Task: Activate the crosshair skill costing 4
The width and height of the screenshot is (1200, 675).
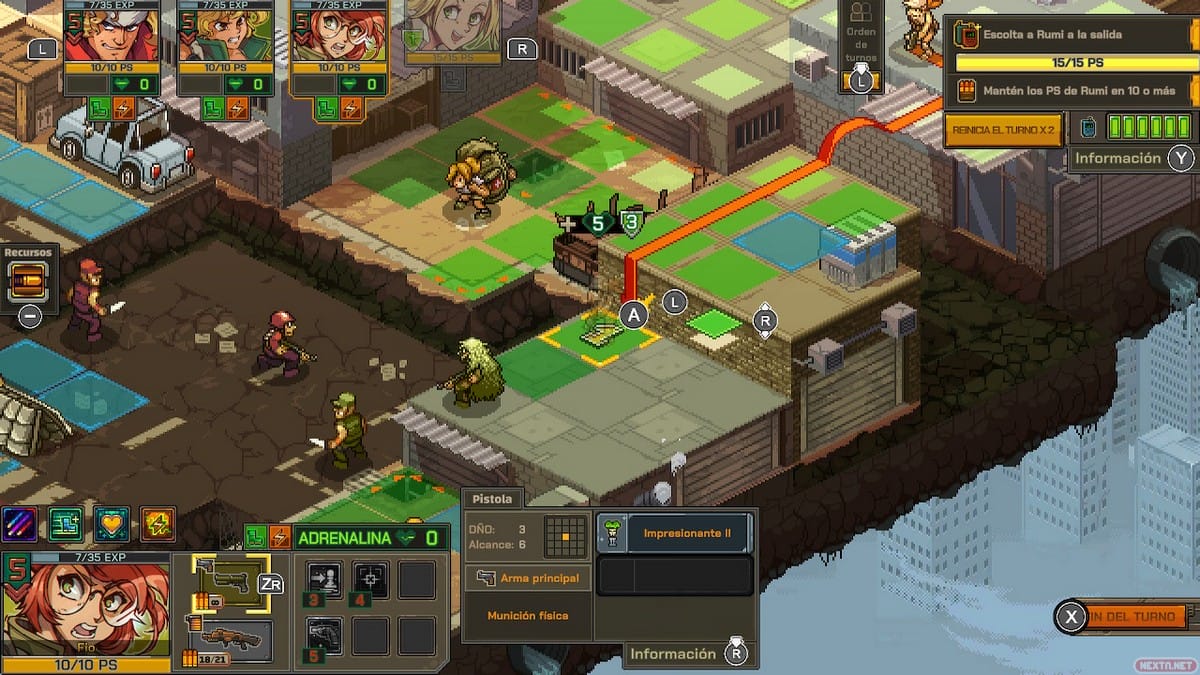Action: pyautogui.click(x=371, y=581)
